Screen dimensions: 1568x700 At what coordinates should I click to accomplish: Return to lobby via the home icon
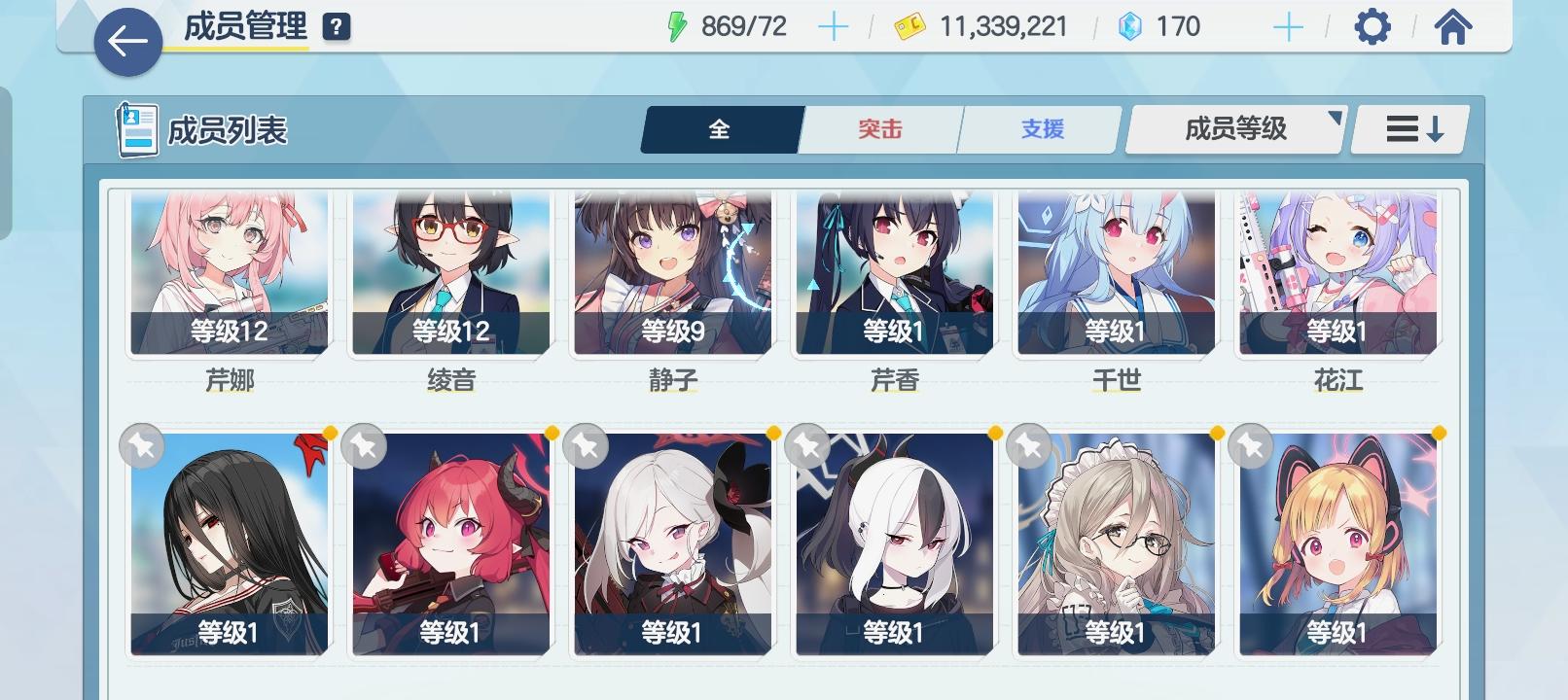point(1453,27)
